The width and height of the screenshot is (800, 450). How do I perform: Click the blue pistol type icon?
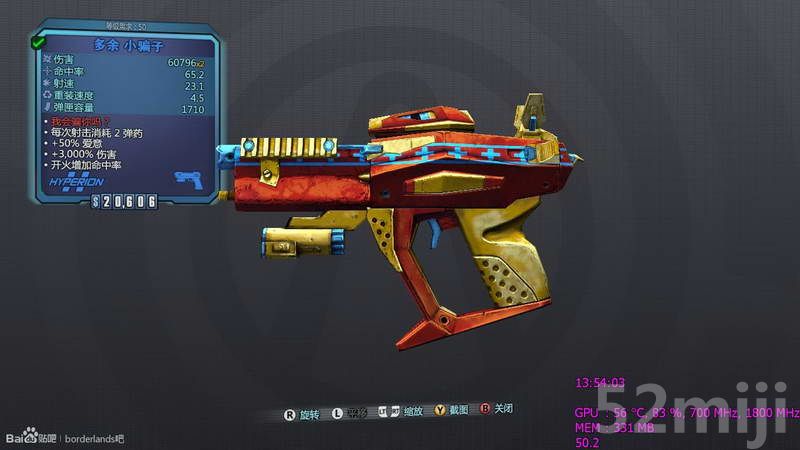point(187,180)
